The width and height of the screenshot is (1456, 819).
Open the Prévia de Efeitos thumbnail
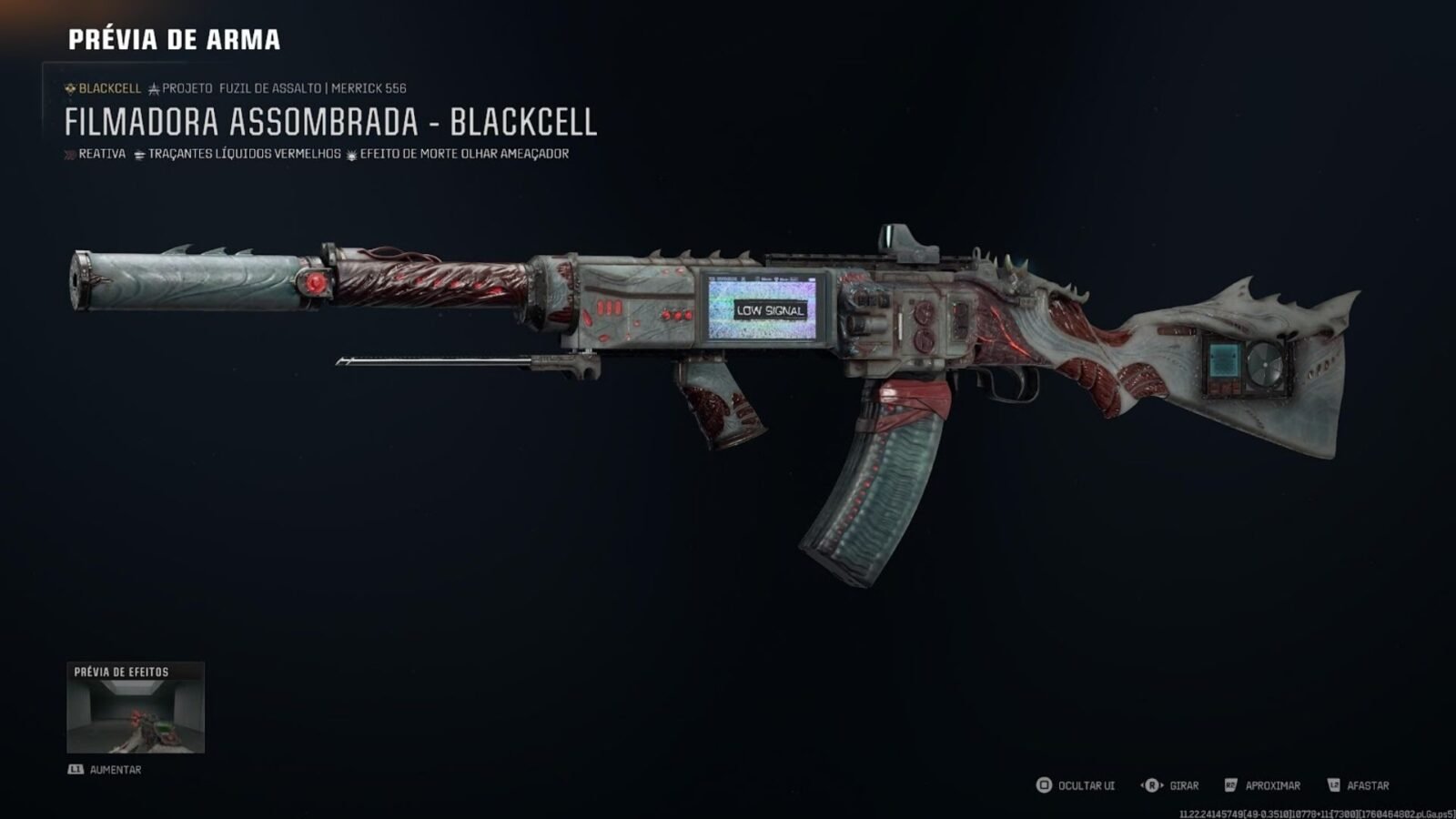[136, 708]
